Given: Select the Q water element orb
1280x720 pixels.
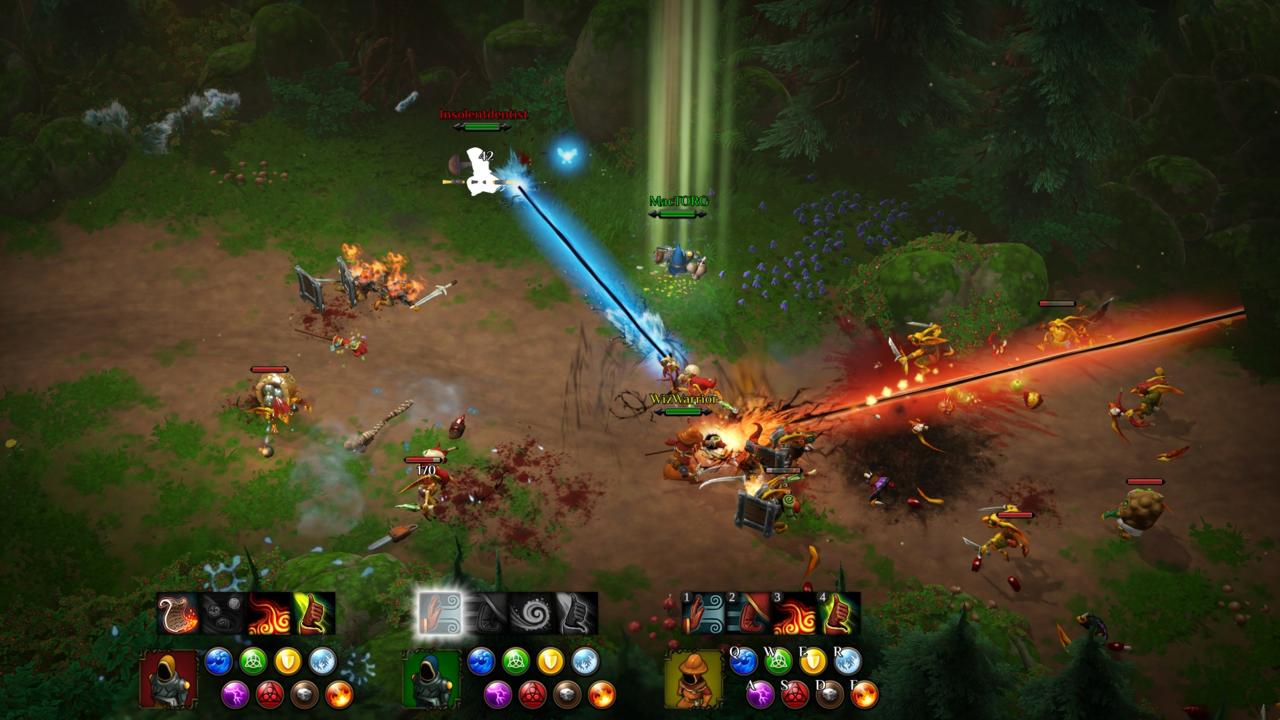Looking at the screenshot, I should [743, 661].
